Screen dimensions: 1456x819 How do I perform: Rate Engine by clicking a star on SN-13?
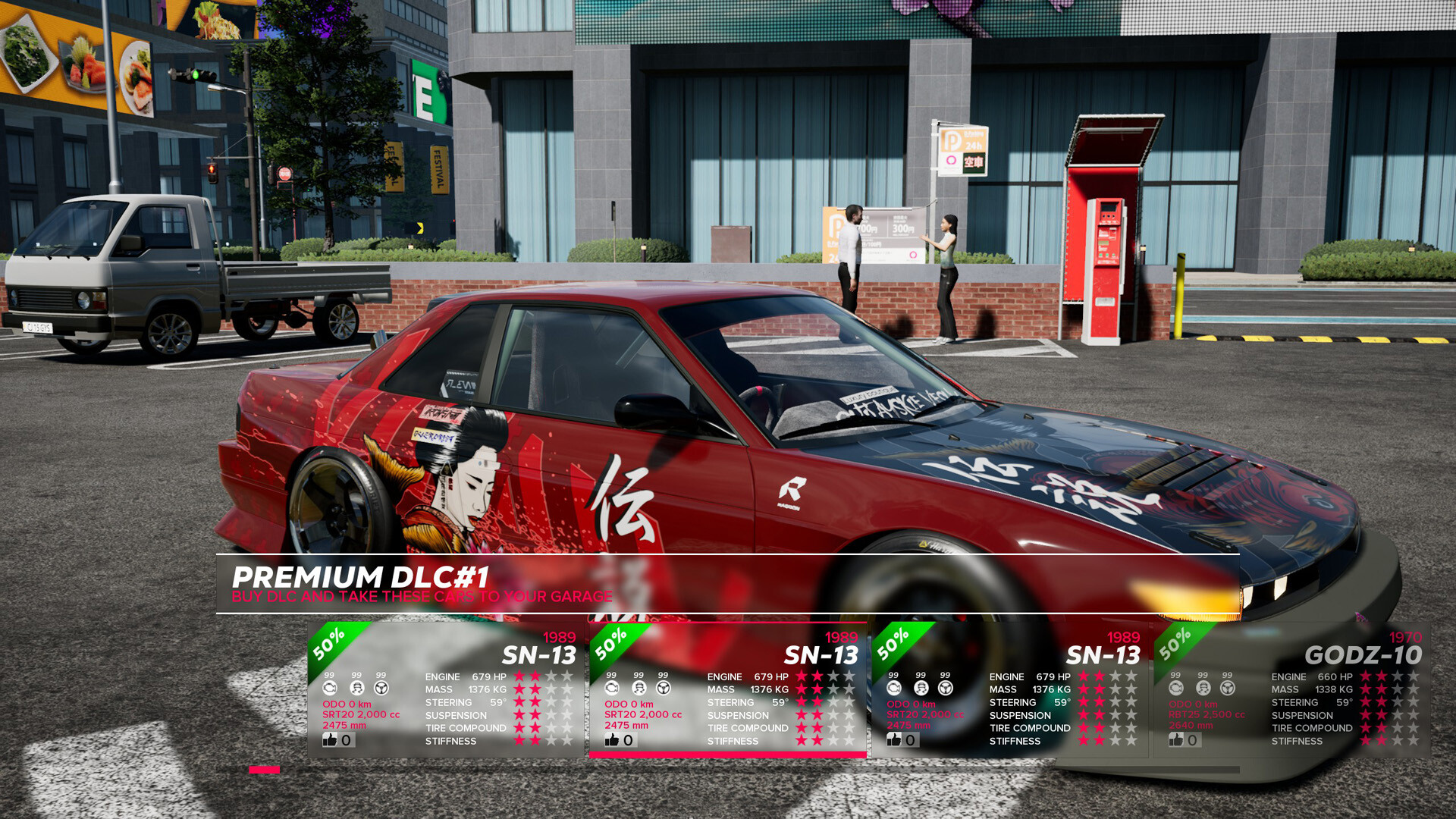(x=519, y=676)
